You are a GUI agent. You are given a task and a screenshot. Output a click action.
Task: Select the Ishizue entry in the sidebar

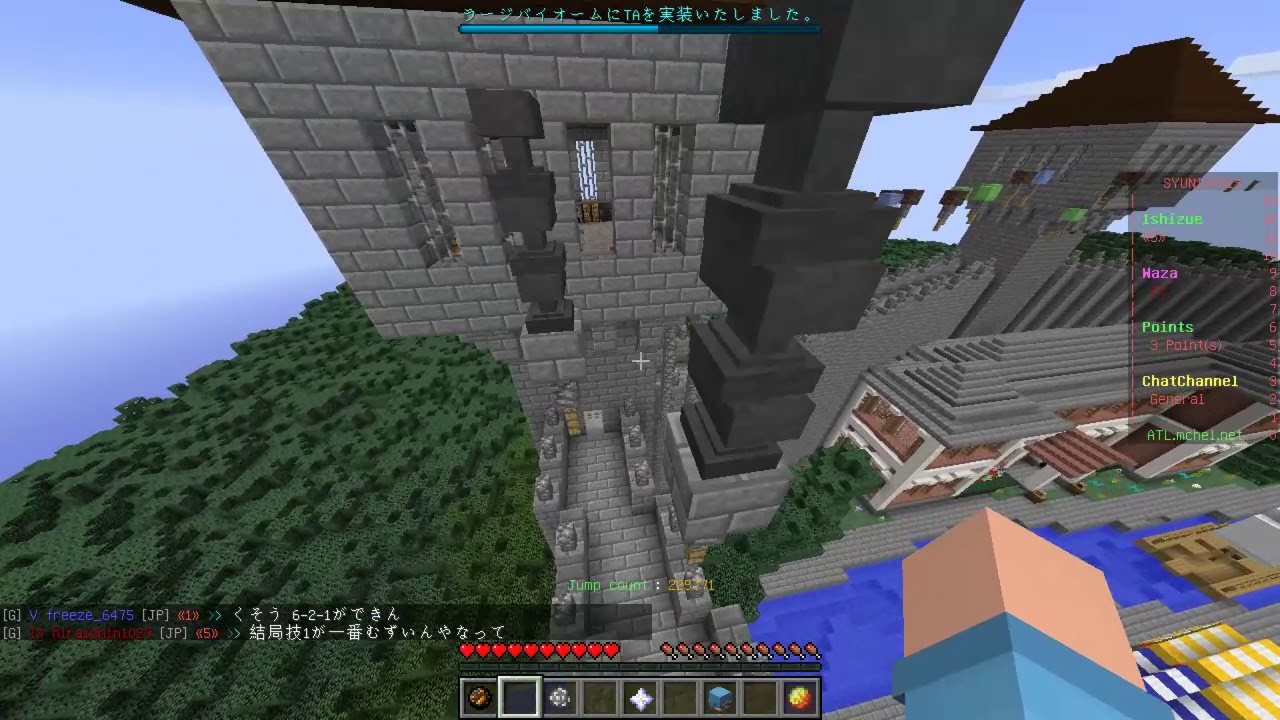[x=1171, y=219]
